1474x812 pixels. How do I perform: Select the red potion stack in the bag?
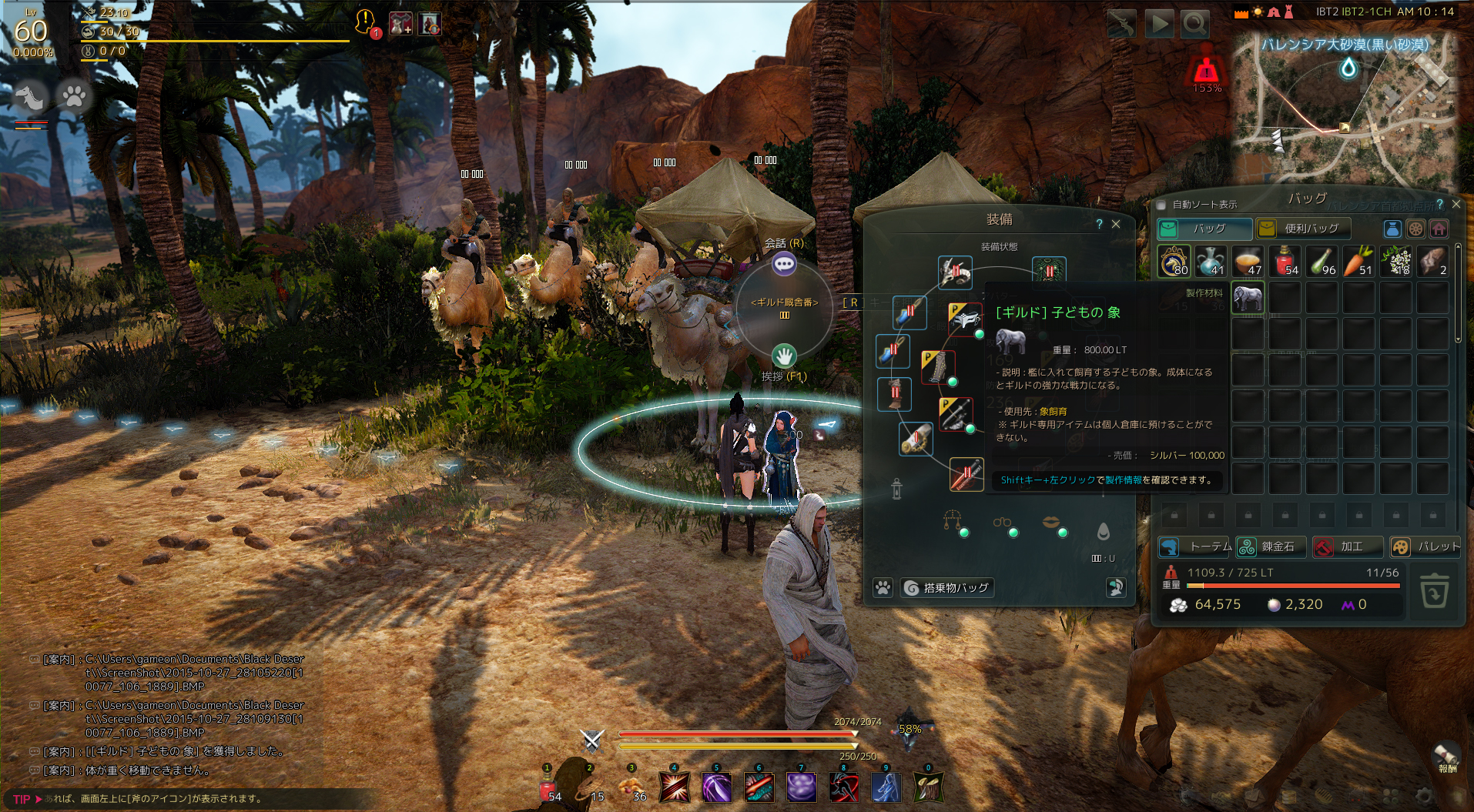[1285, 261]
